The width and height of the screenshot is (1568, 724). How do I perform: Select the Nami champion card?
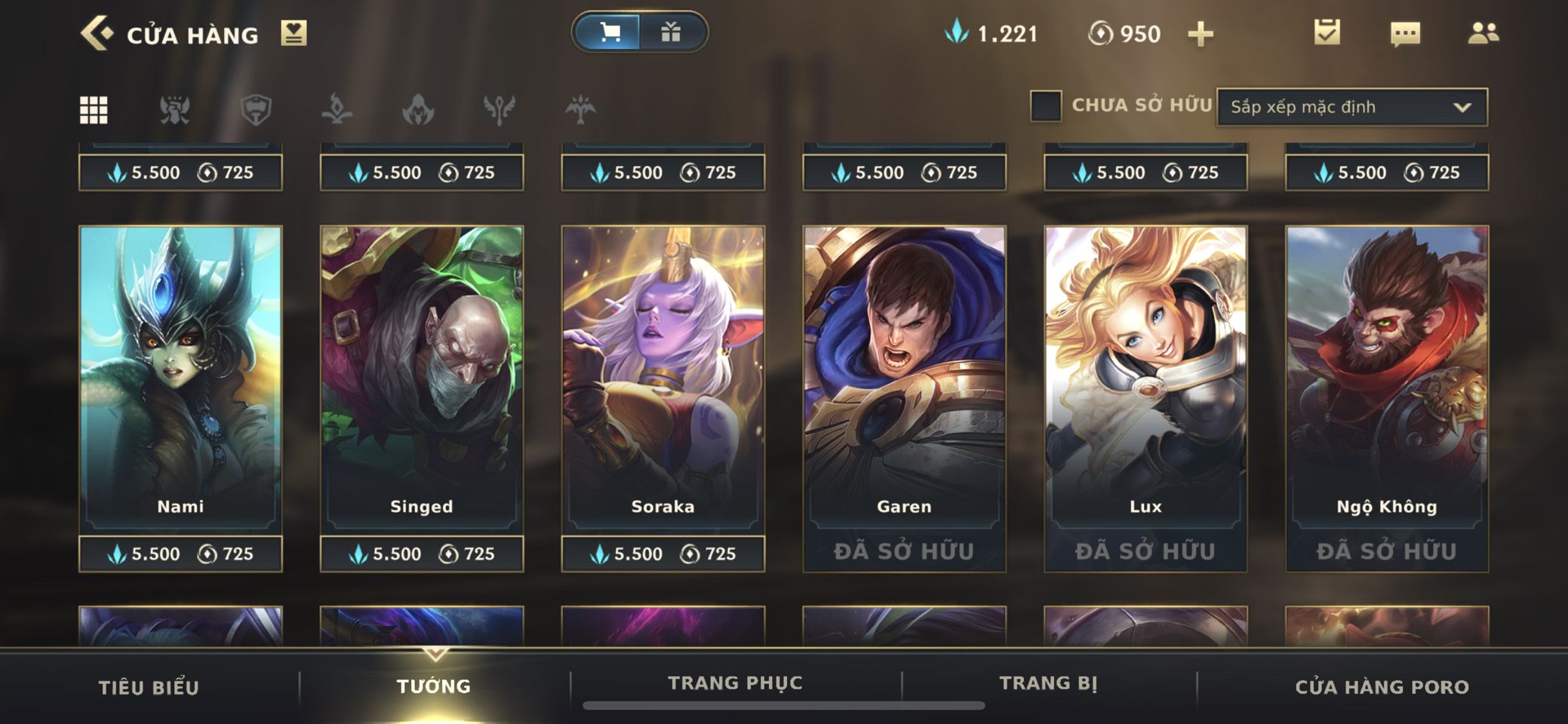point(180,377)
